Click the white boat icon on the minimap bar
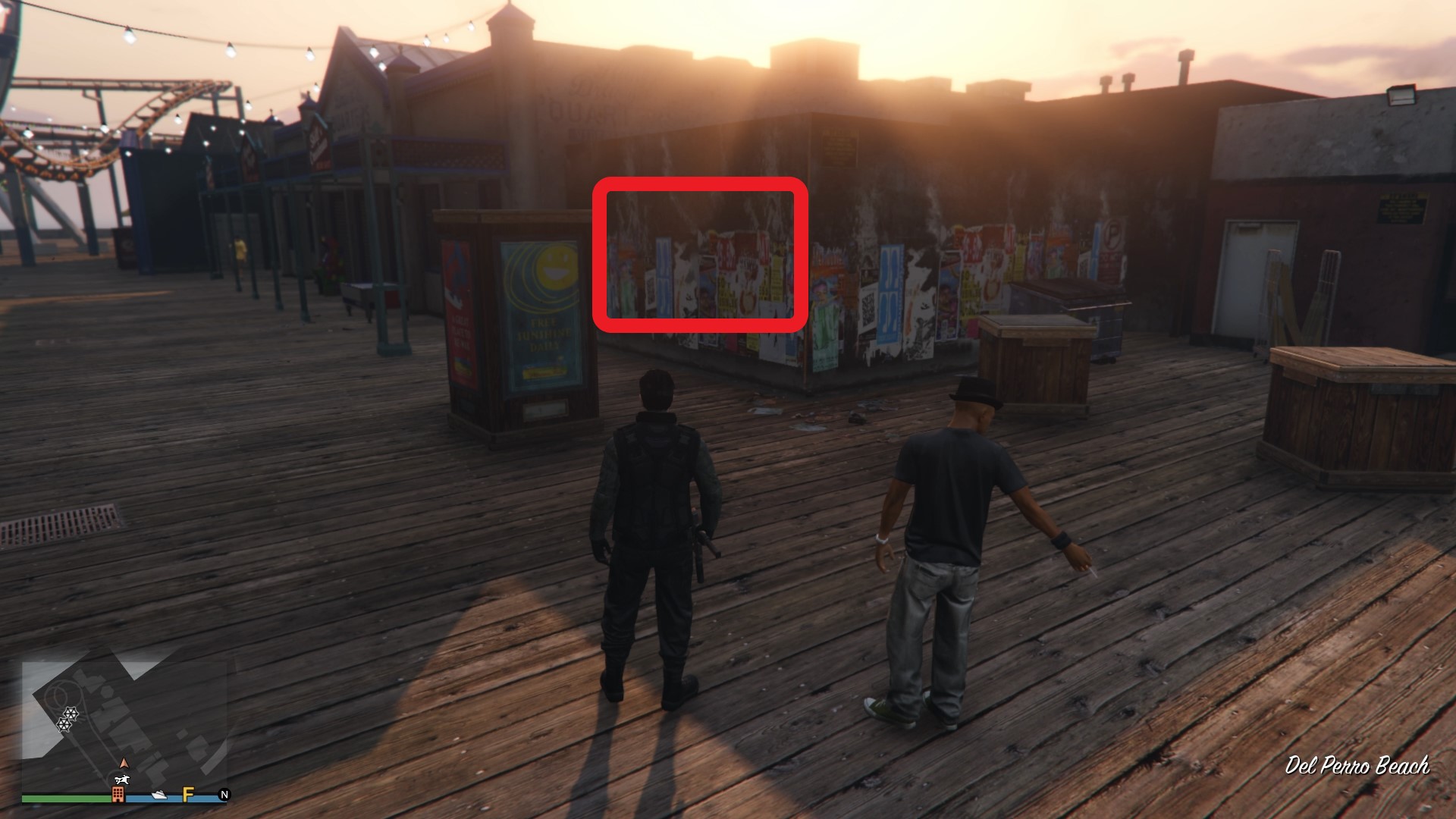Screen dimensions: 1456x819 point(158,795)
